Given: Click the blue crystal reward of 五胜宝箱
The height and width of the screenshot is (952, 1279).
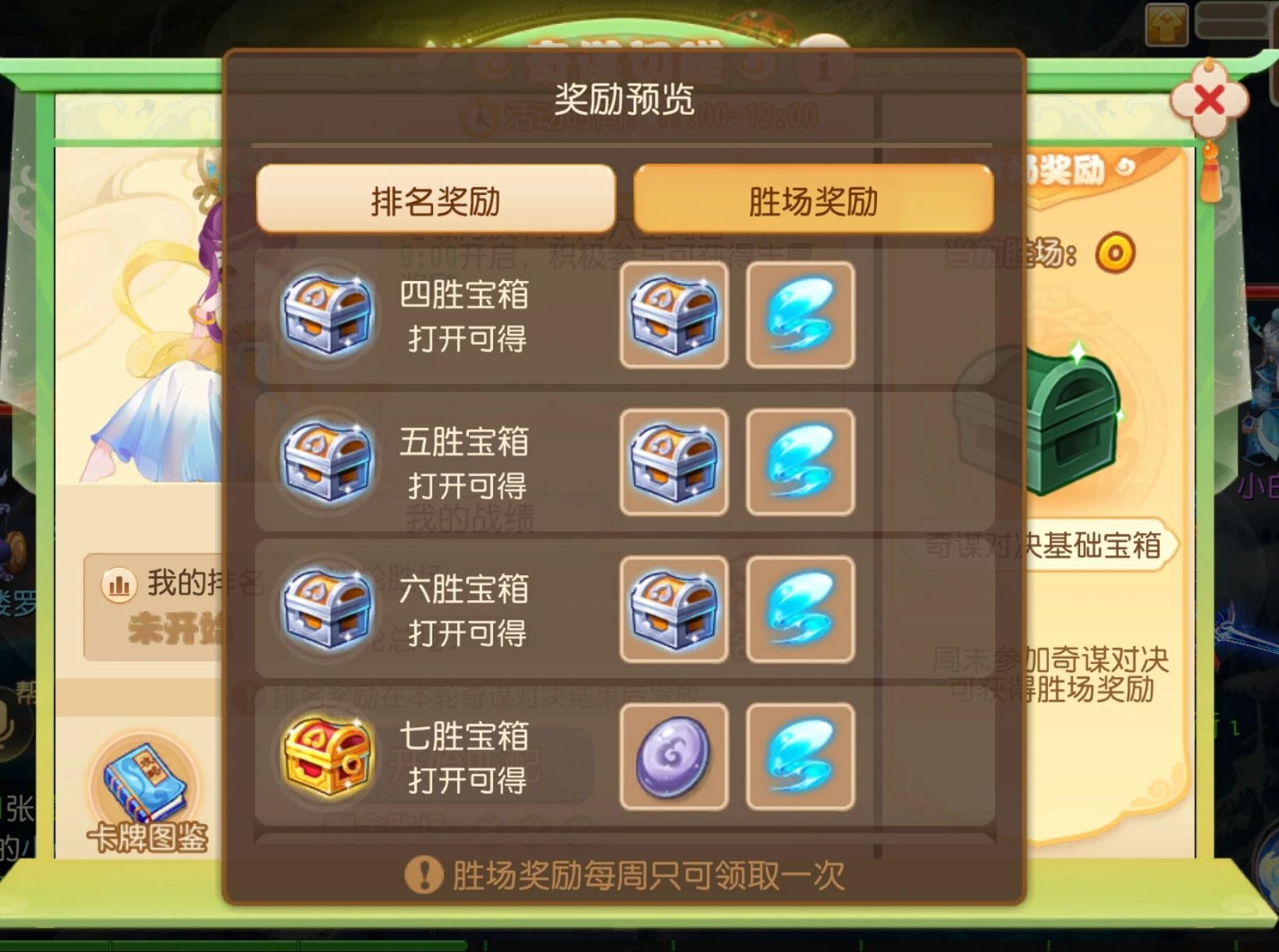Looking at the screenshot, I should click(799, 462).
